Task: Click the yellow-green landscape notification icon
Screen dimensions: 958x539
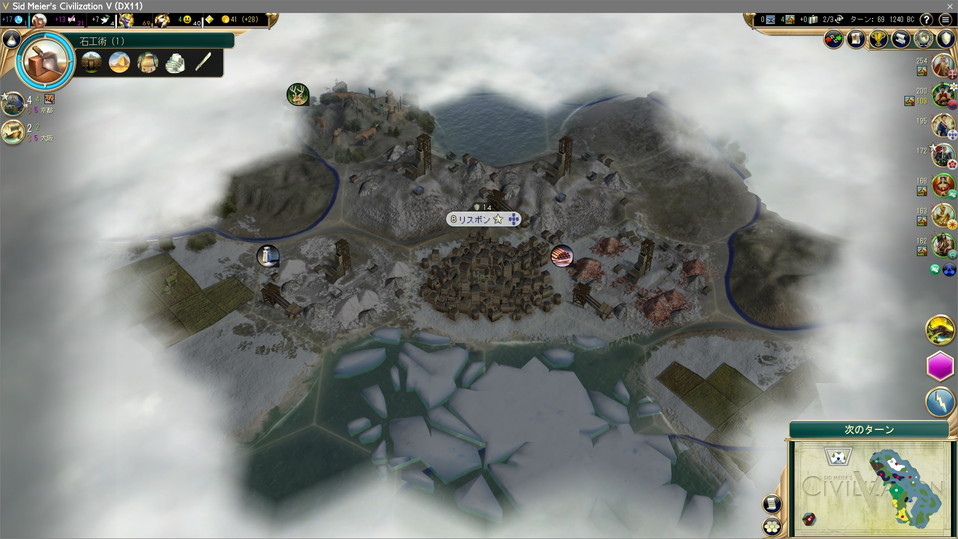Action: 940,329
